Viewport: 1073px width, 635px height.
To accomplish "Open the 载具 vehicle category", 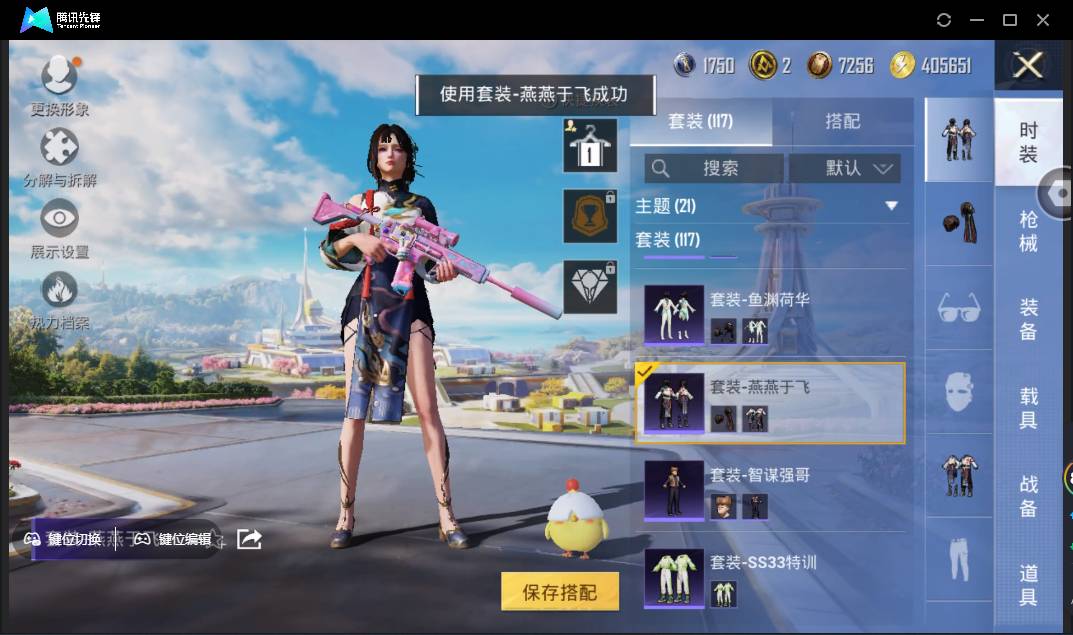I will [x=1028, y=408].
